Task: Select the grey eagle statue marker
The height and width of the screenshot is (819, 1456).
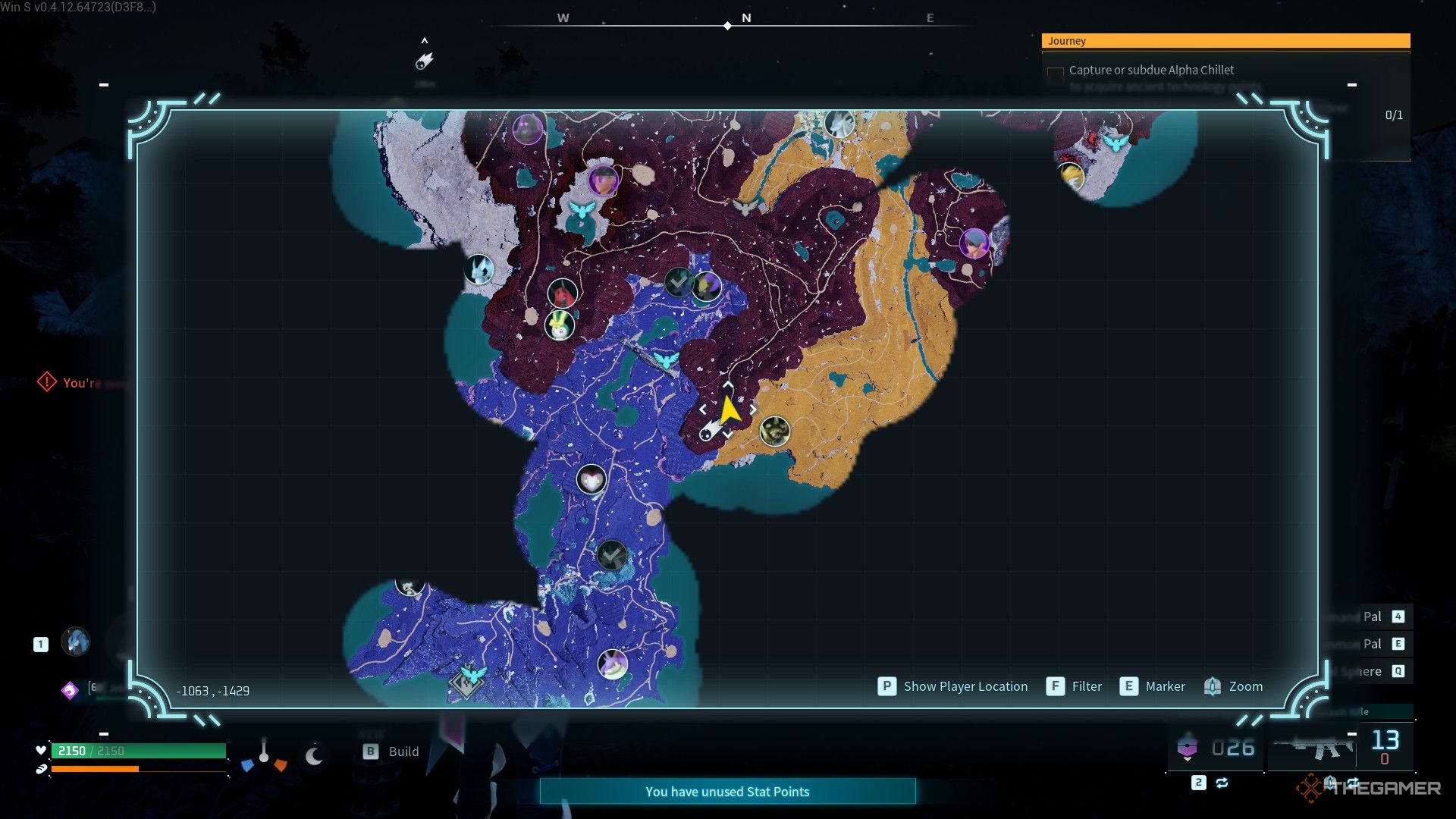Action: pyautogui.click(x=746, y=206)
